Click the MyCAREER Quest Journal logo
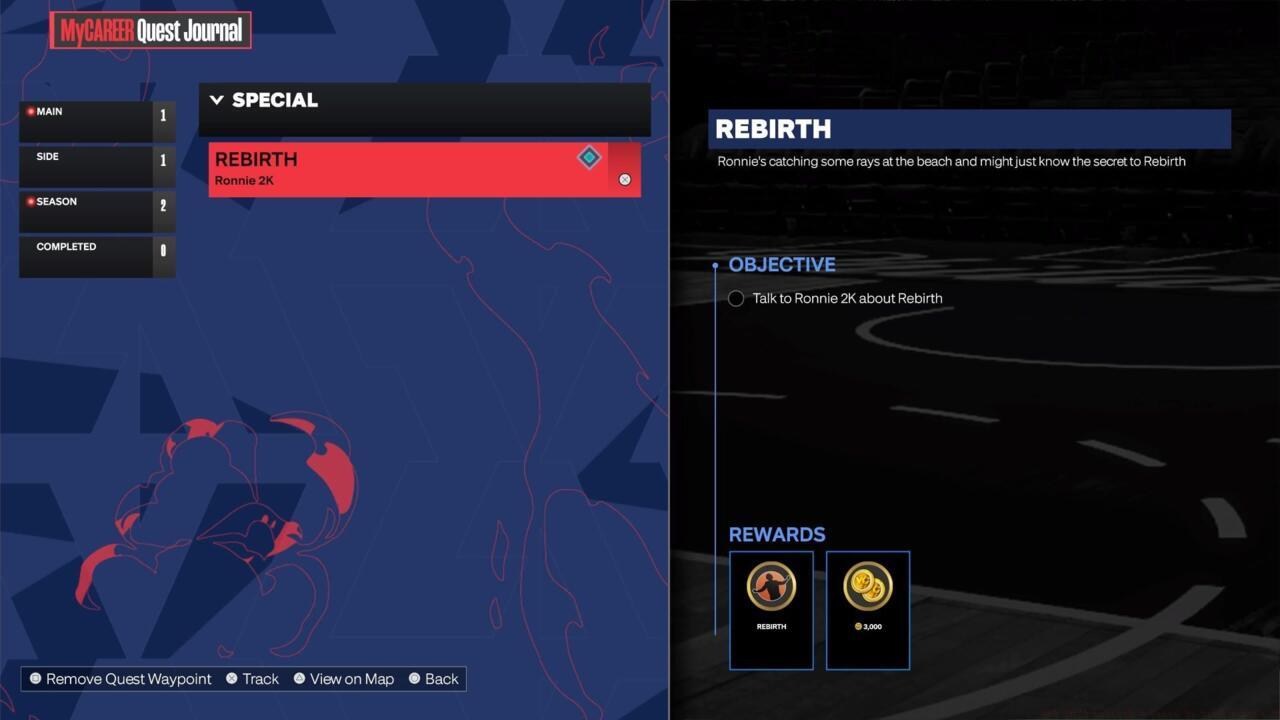The image size is (1280, 720). coord(150,31)
